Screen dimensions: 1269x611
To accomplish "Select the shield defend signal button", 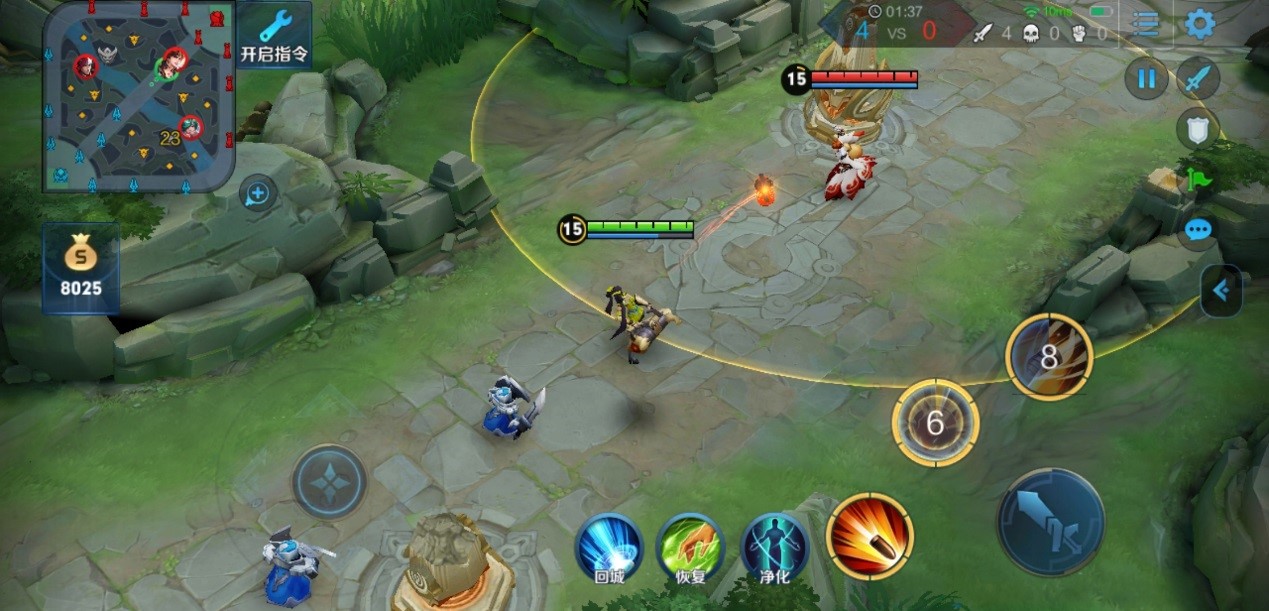I will [1197, 128].
